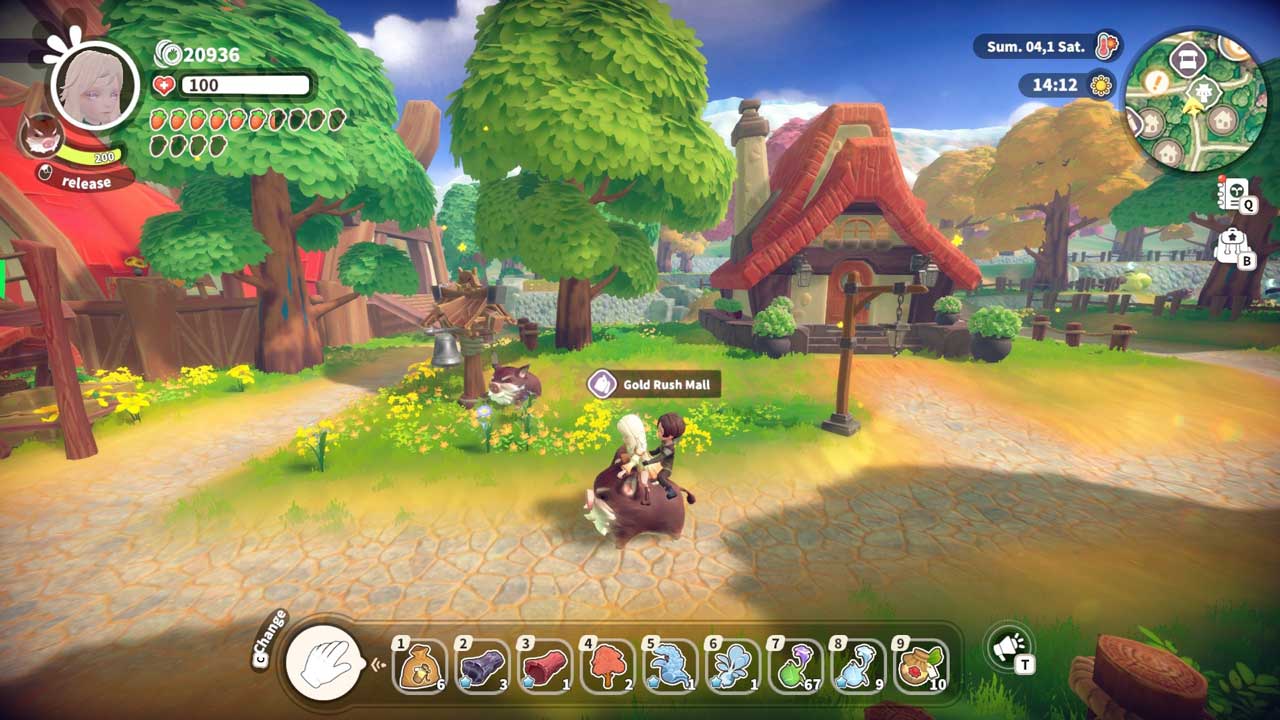The width and height of the screenshot is (1280, 720).
Task: Select the red seed pouch in slot 9
Action: pyautogui.click(x=920, y=666)
